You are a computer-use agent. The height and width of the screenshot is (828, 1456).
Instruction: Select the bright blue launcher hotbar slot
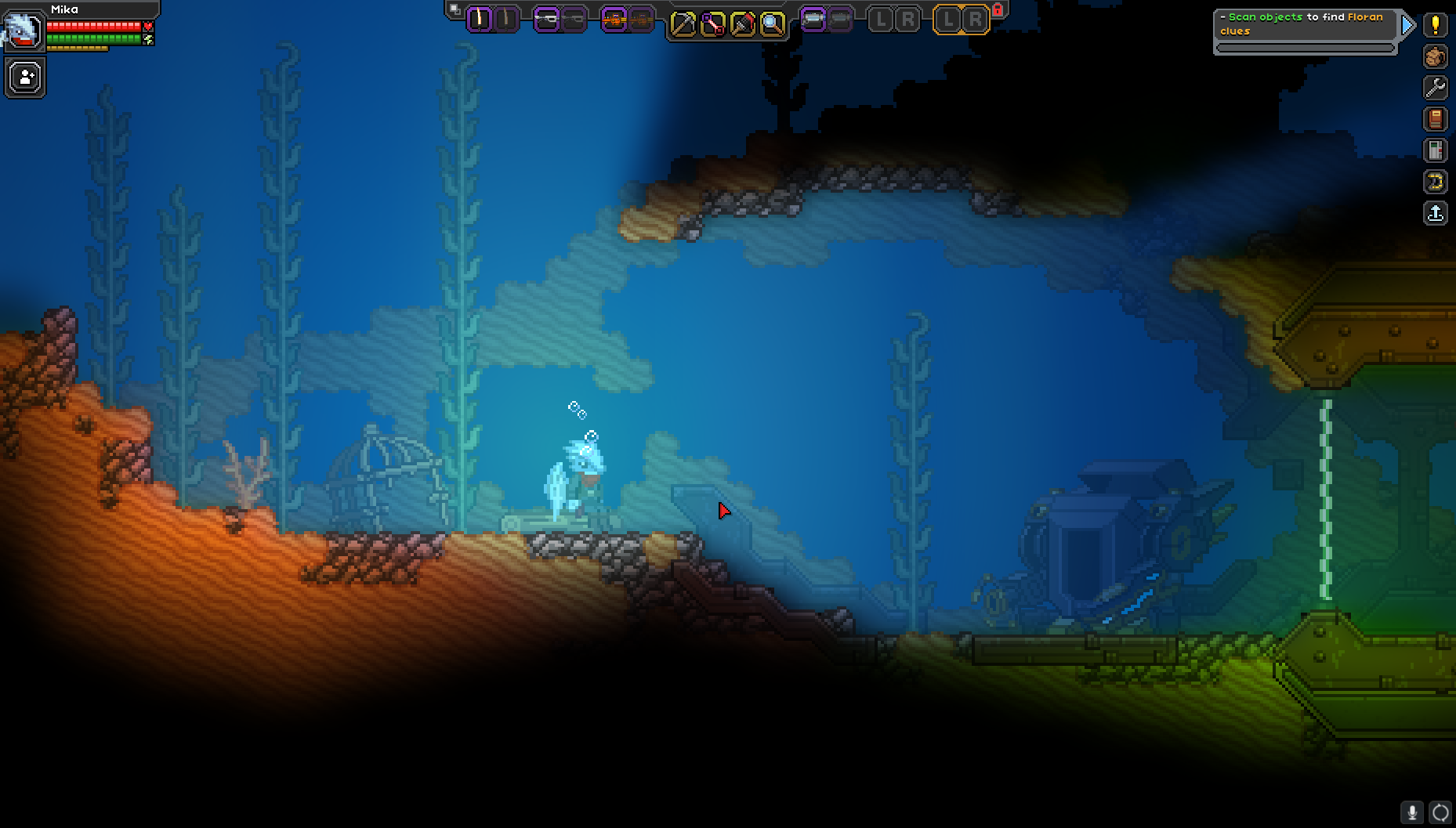point(813,20)
